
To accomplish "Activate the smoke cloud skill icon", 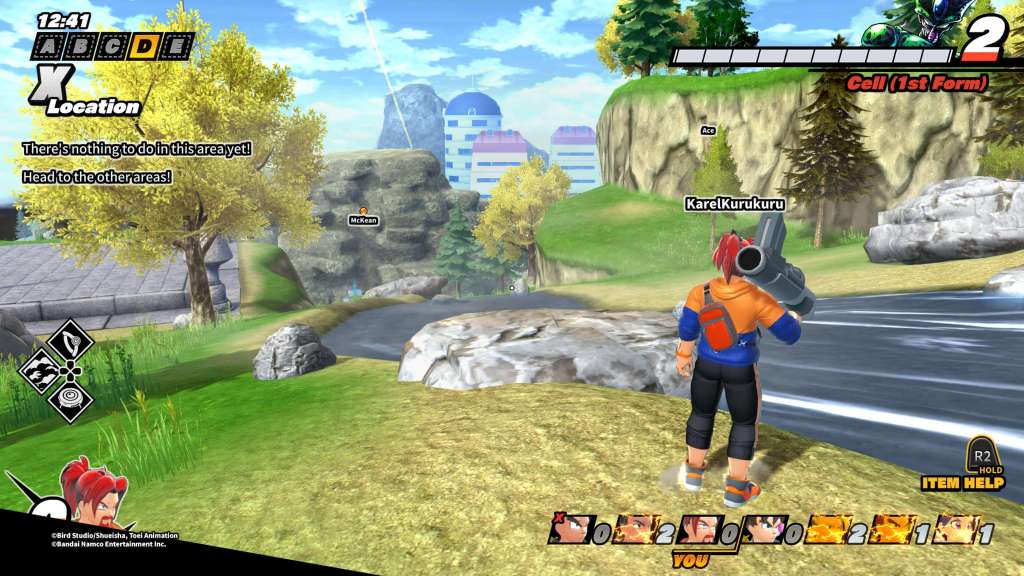I will (42, 371).
